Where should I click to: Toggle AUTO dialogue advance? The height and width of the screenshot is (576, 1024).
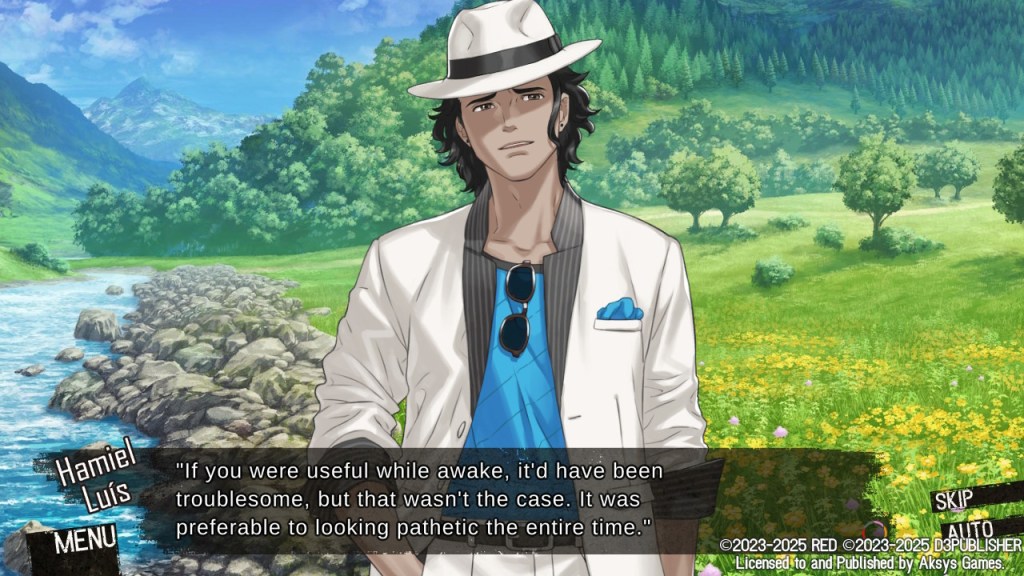coord(968,529)
